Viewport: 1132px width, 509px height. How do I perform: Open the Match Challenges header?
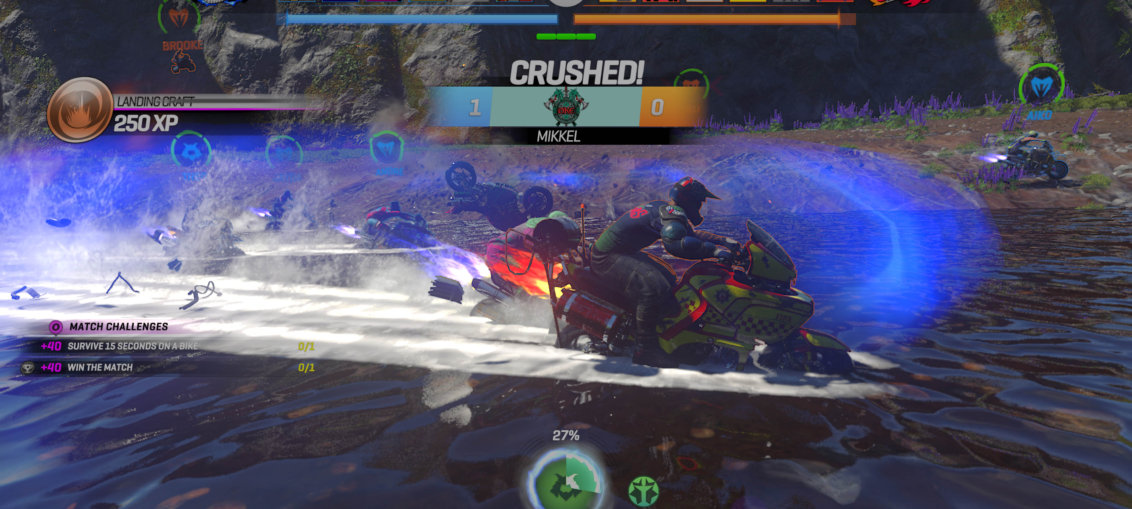point(118,326)
